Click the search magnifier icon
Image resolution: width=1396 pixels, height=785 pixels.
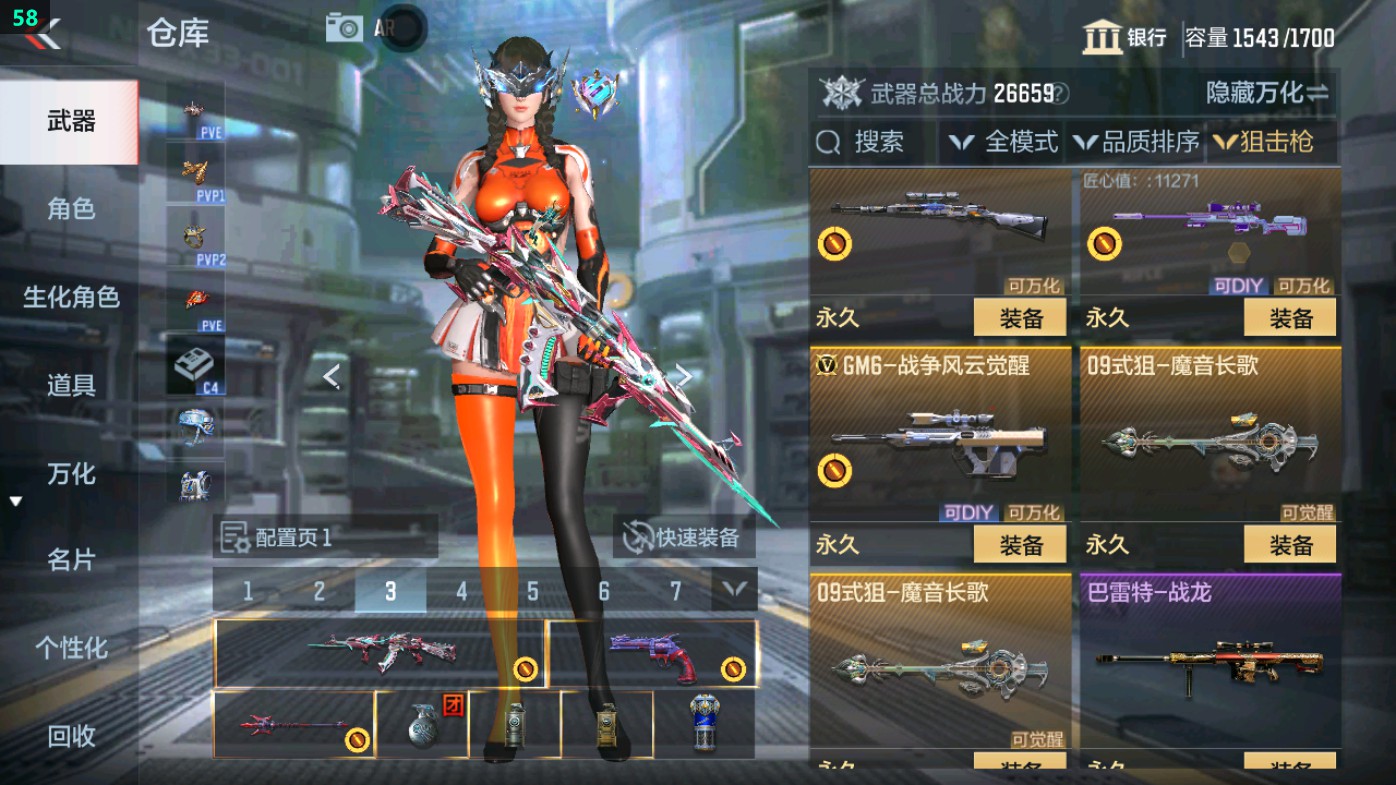(826, 142)
